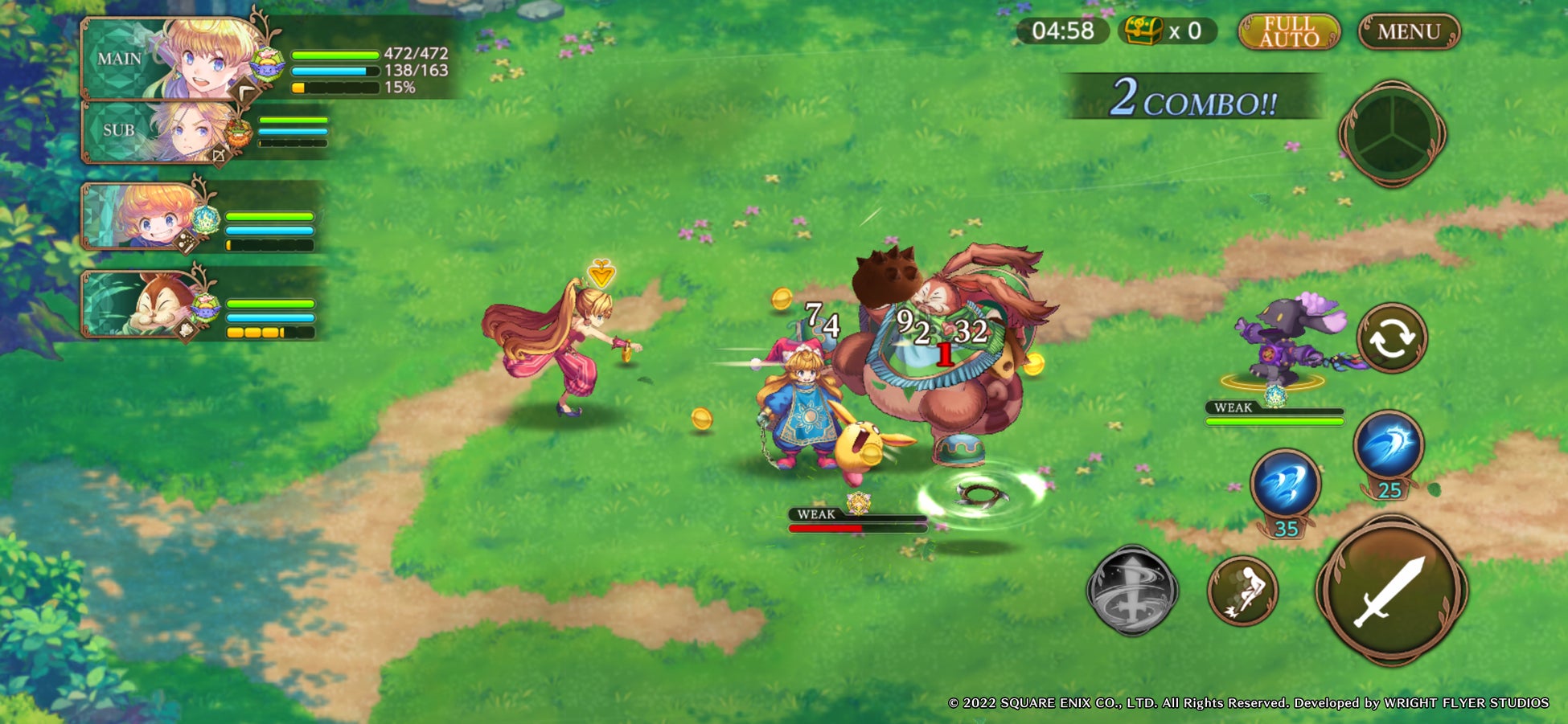Open the MENU
This screenshot has width=1568, height=724.
pyautogui.click(x=1409, y=30)
